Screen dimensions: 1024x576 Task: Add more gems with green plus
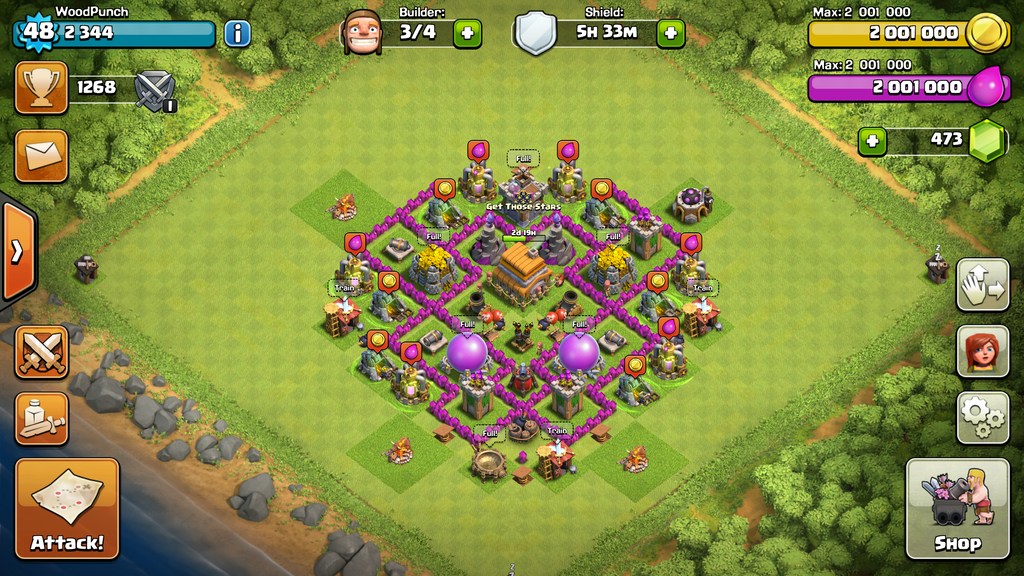tap(872, 141)
